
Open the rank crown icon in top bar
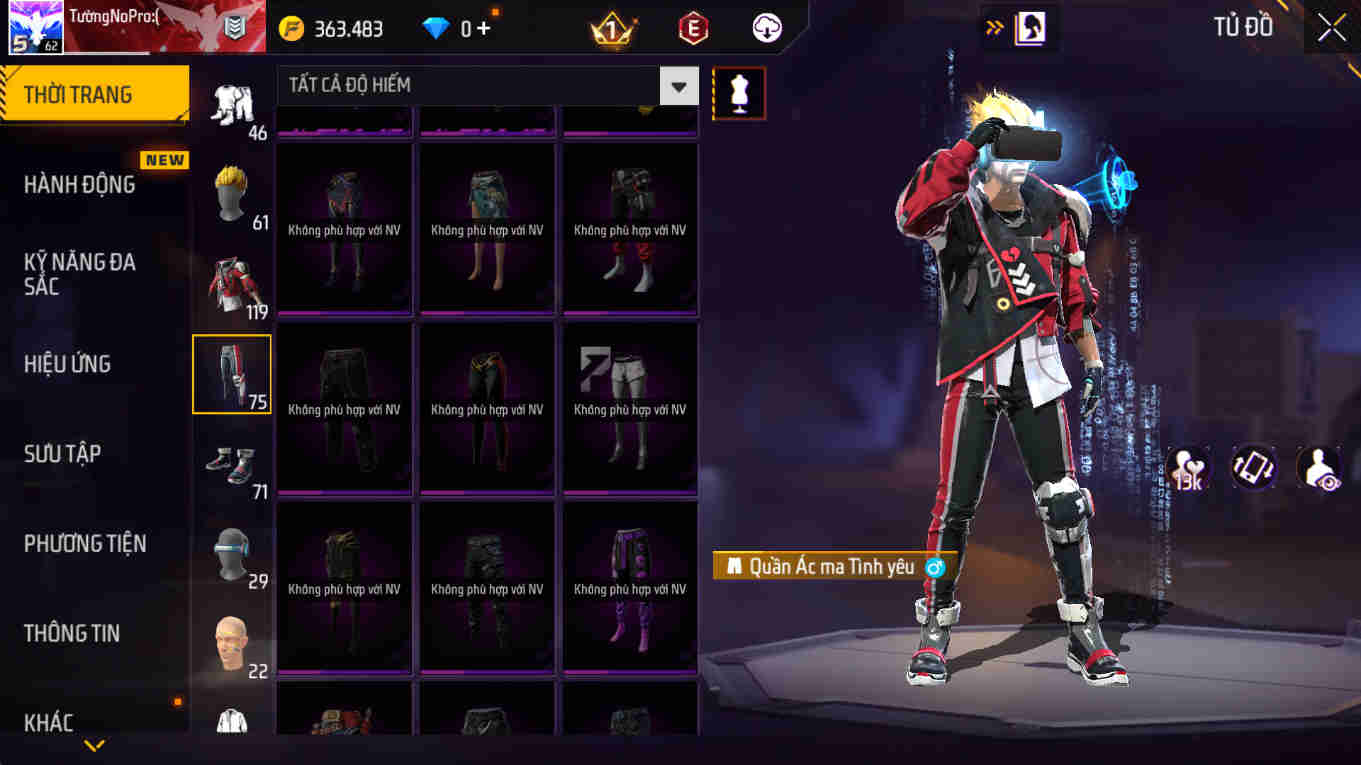613,27
